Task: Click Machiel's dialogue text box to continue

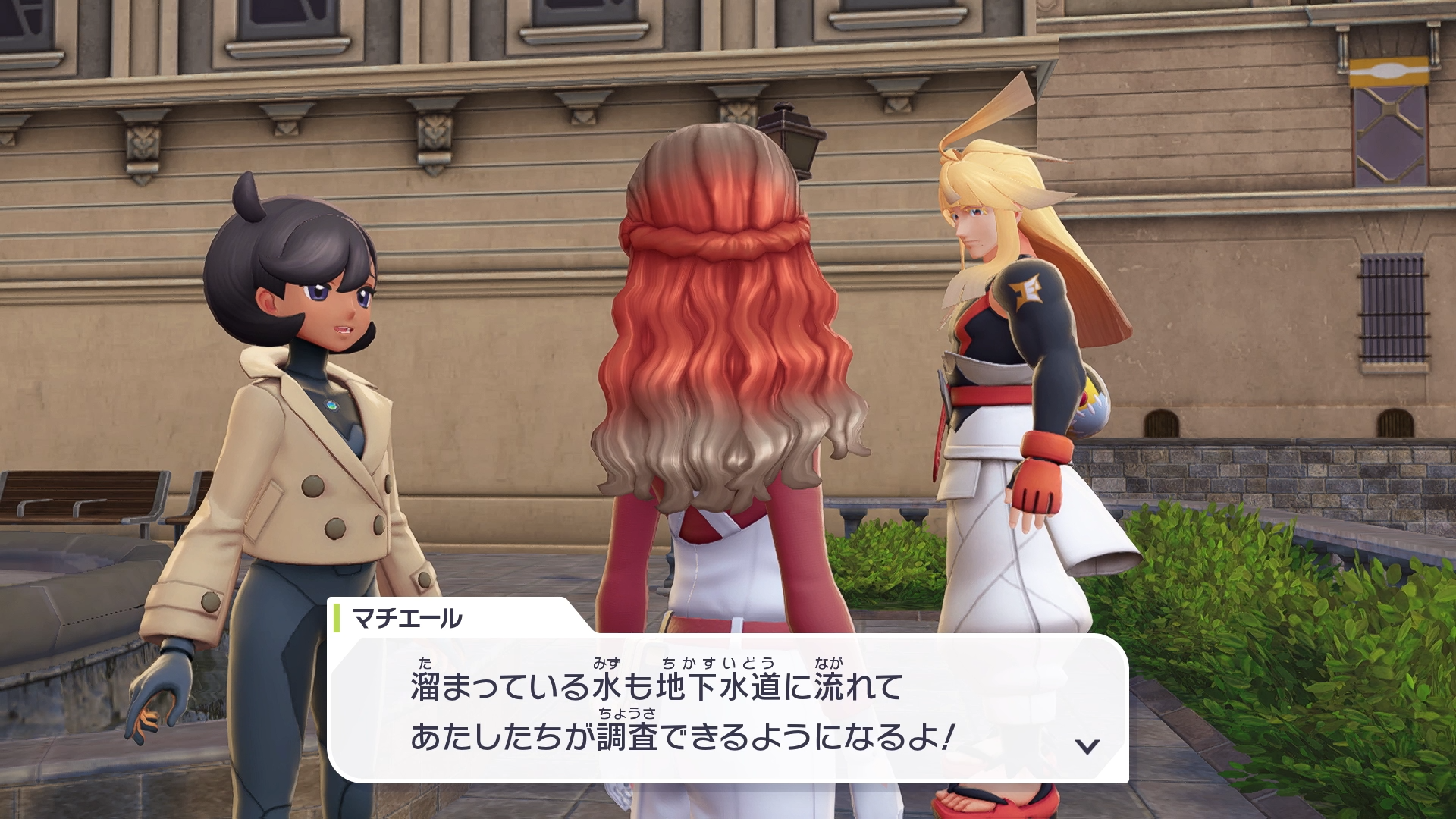Action: (728, 709)
